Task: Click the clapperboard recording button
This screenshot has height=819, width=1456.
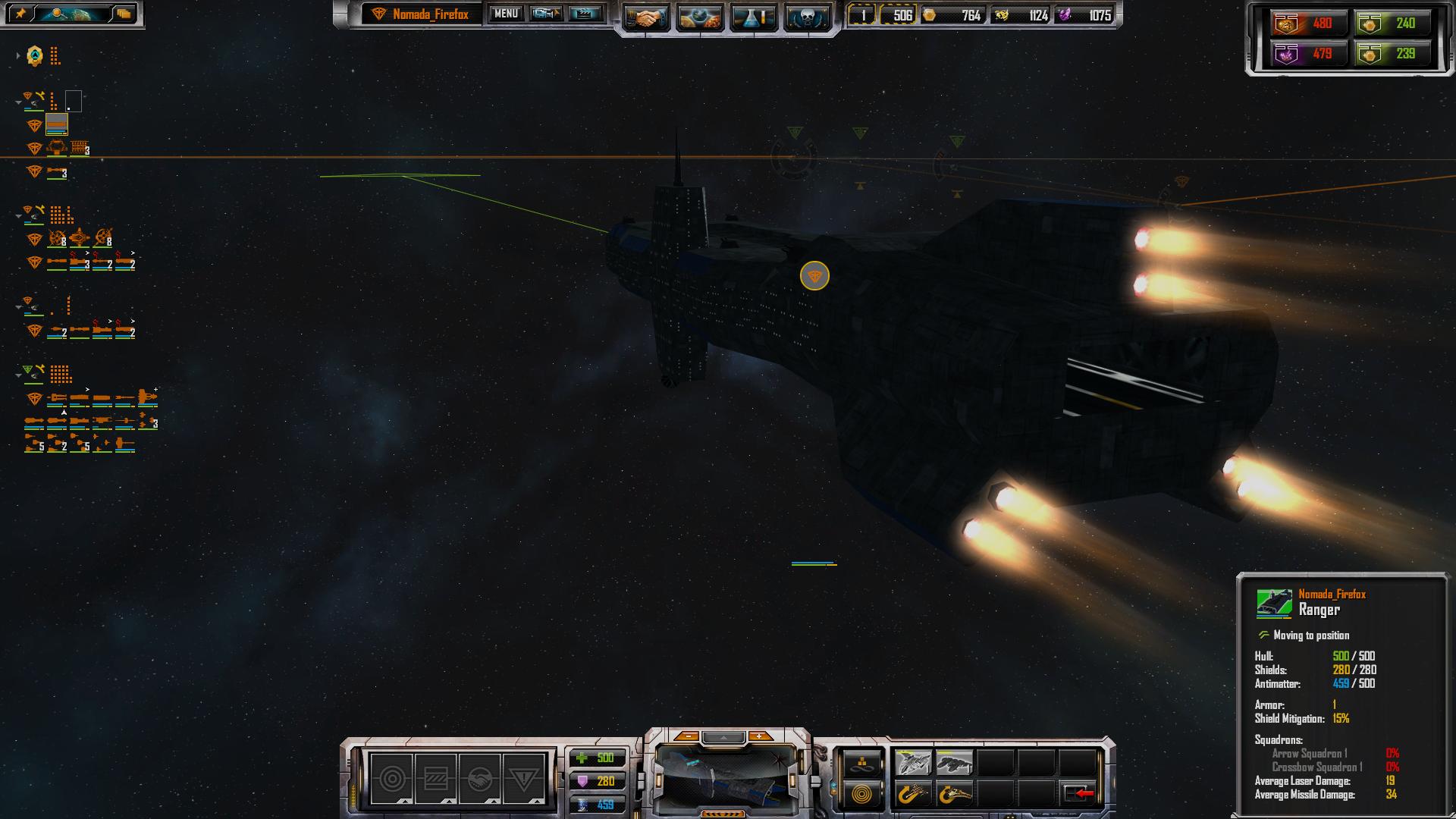Action: pyautogui.click(x=585, y=14)
